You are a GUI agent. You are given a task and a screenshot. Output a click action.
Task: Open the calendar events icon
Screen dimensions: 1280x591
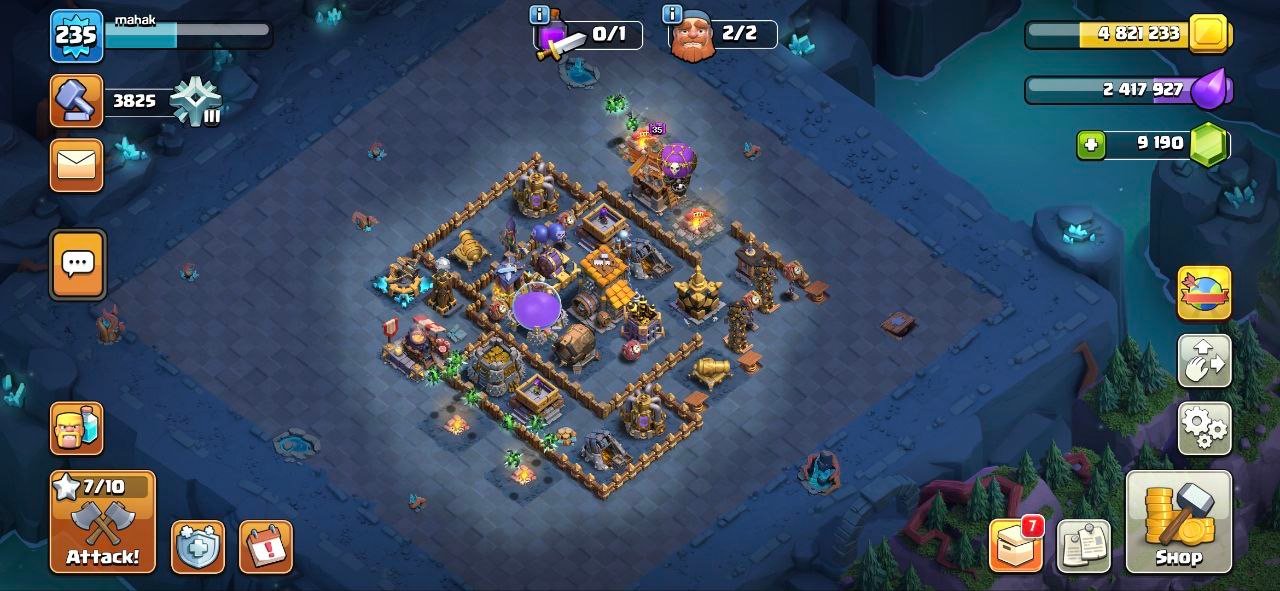(x=266, y=546)
